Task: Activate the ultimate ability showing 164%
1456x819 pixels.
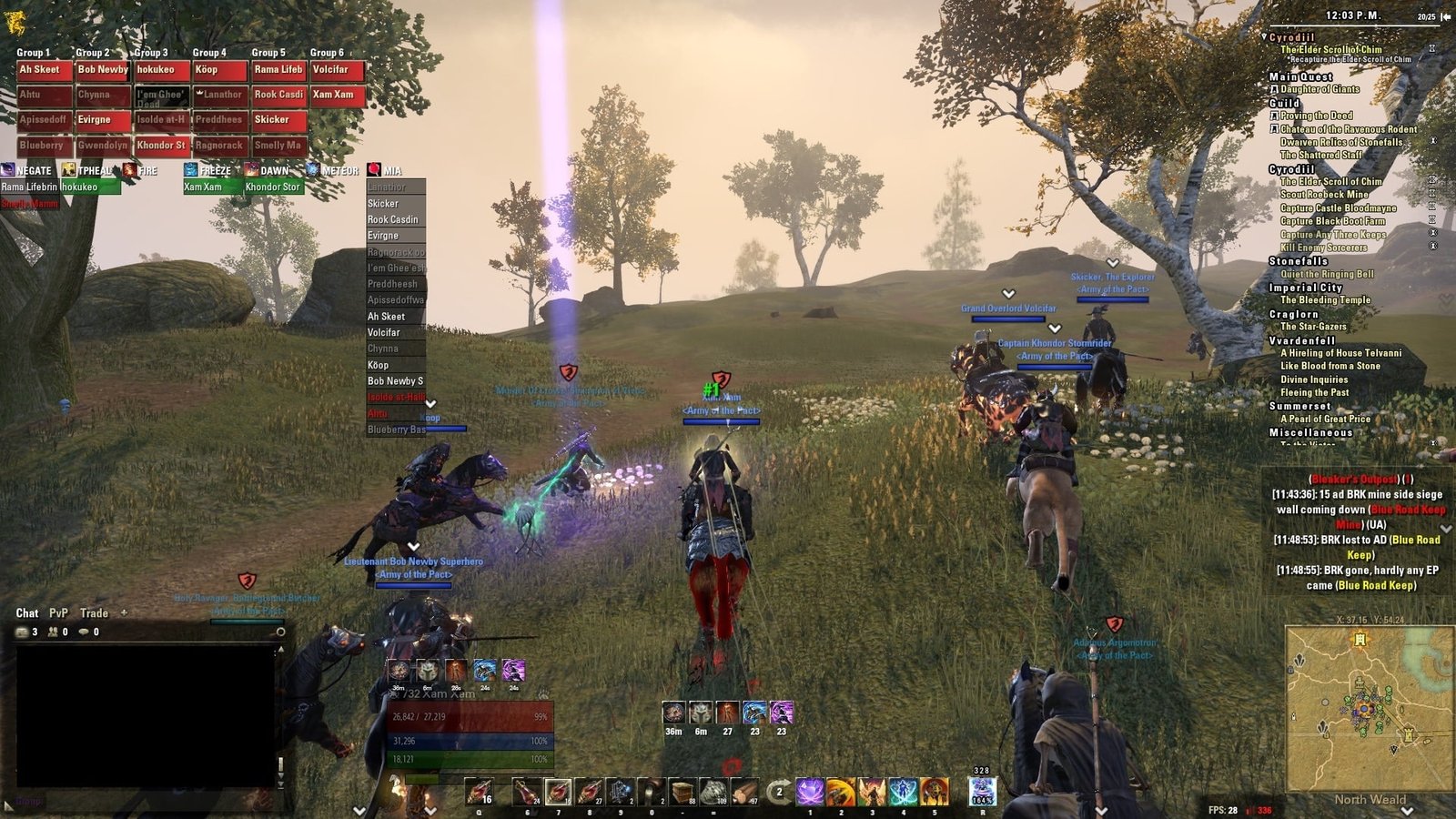Action: click(x=982, y=792)
